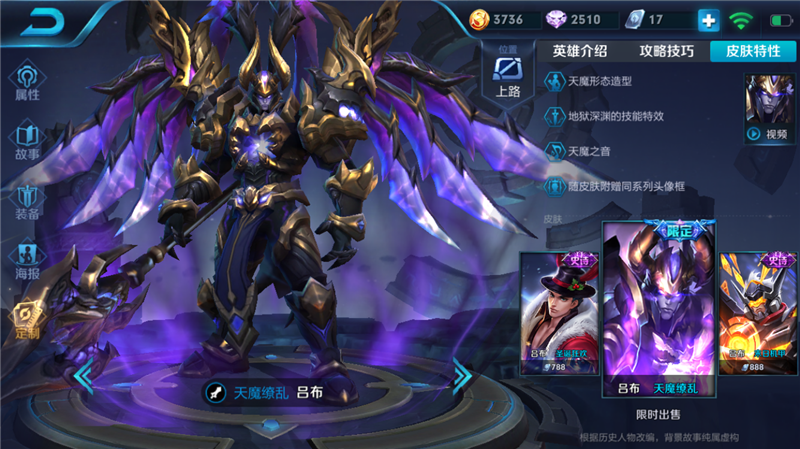Go back using the top-left return arrow
The image size is (800, 449).
pos(40,21)
